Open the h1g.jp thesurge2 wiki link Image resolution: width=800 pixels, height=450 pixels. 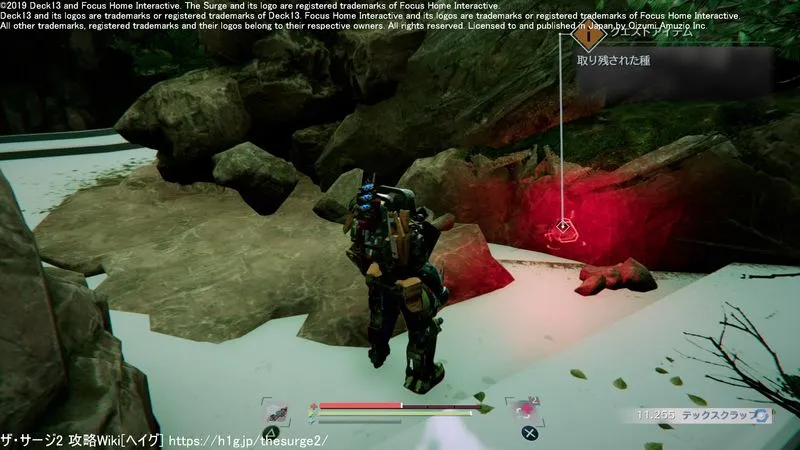(248, 440)
